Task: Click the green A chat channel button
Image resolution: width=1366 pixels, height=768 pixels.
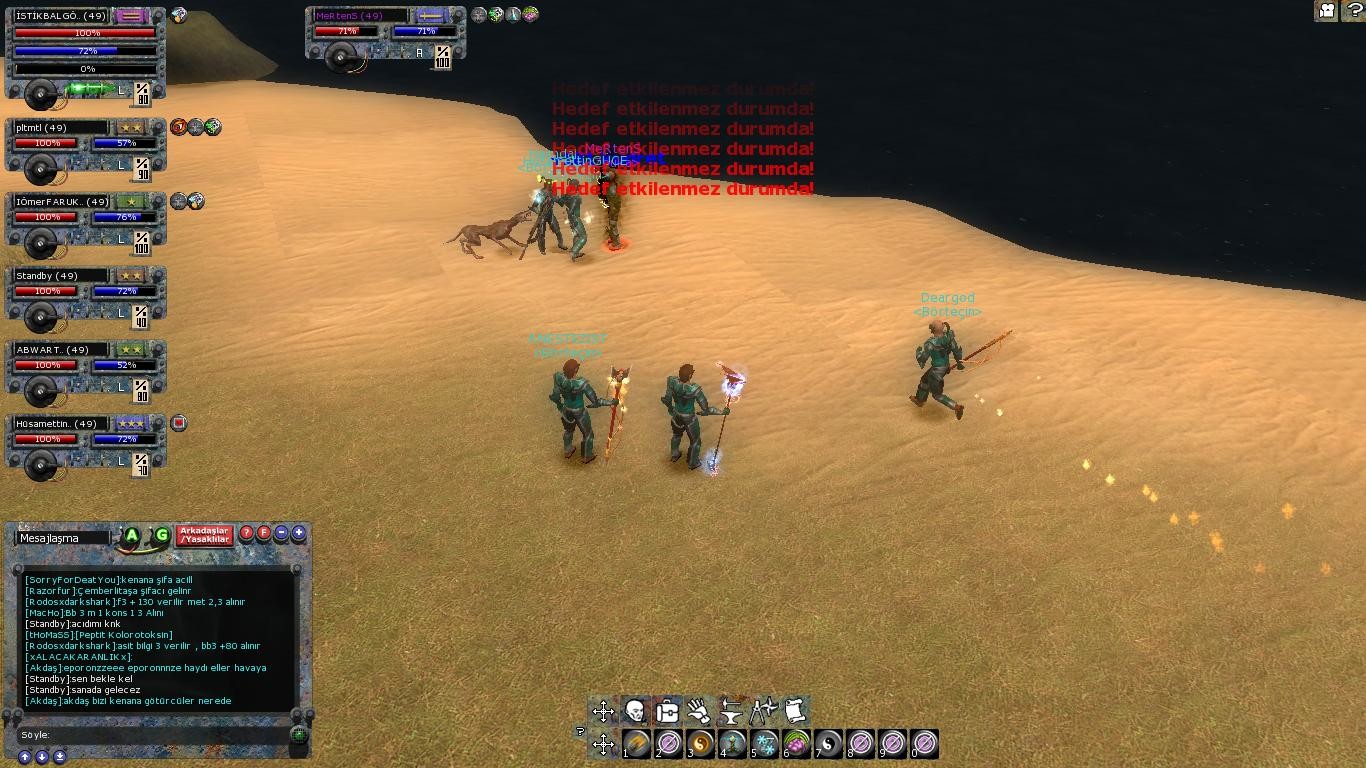Action: coord(131,536)
